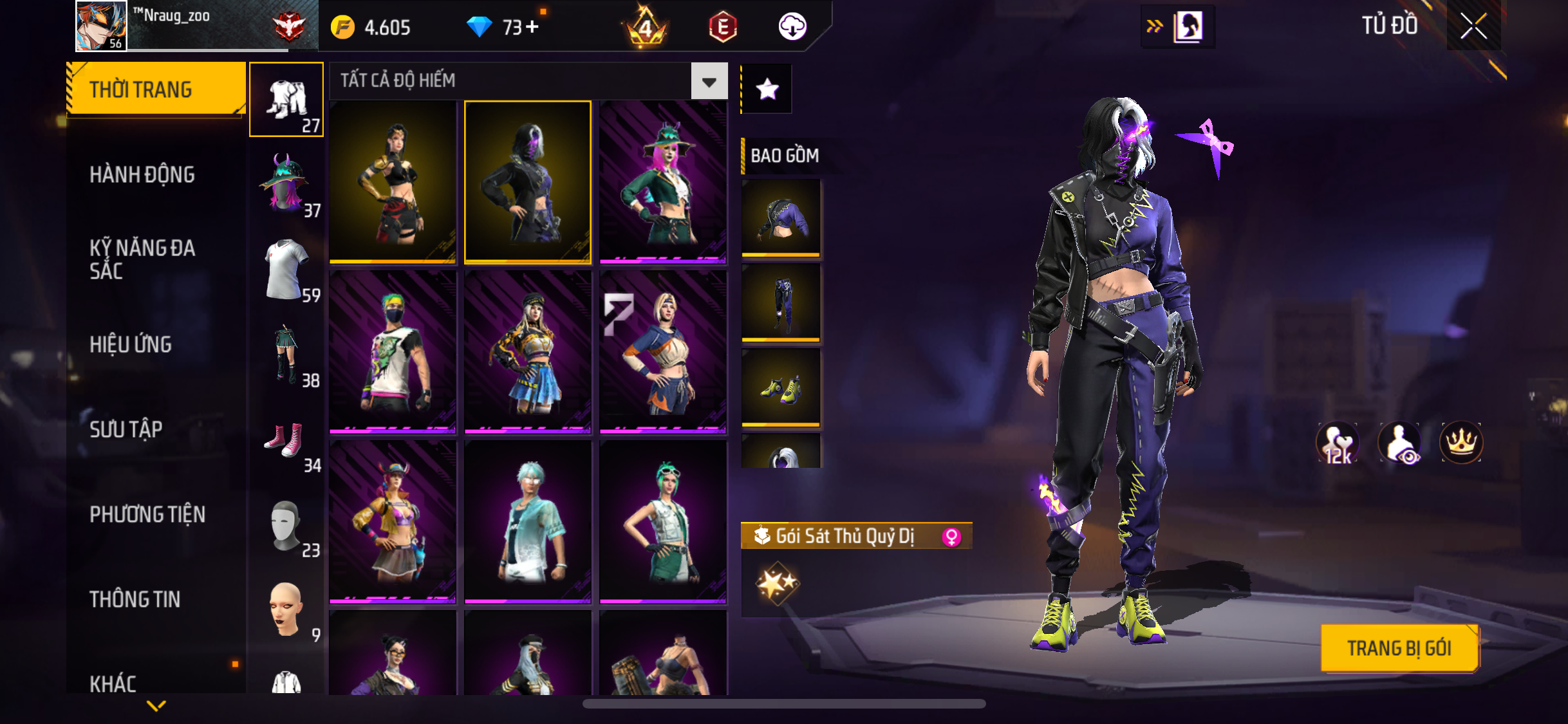Close the TỦ ĐỒ wardrobe screen
The width and height of the screenshot is (1568, 724).
coord(1473,26)
